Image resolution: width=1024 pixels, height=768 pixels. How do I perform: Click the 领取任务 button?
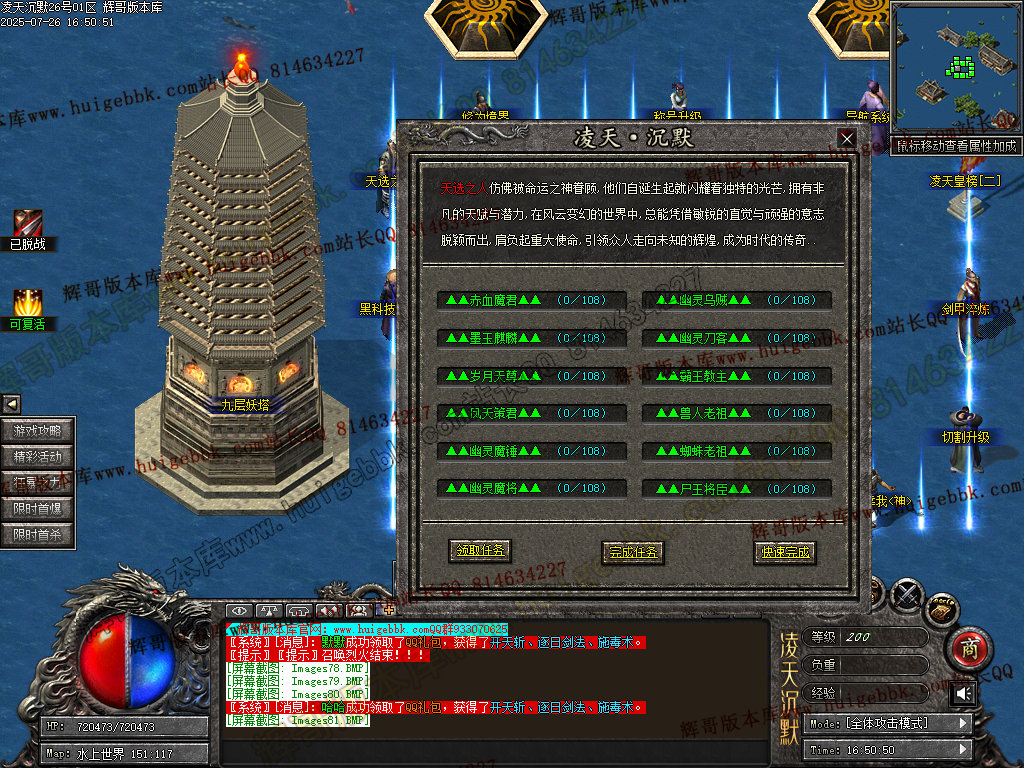click(480, 551)
